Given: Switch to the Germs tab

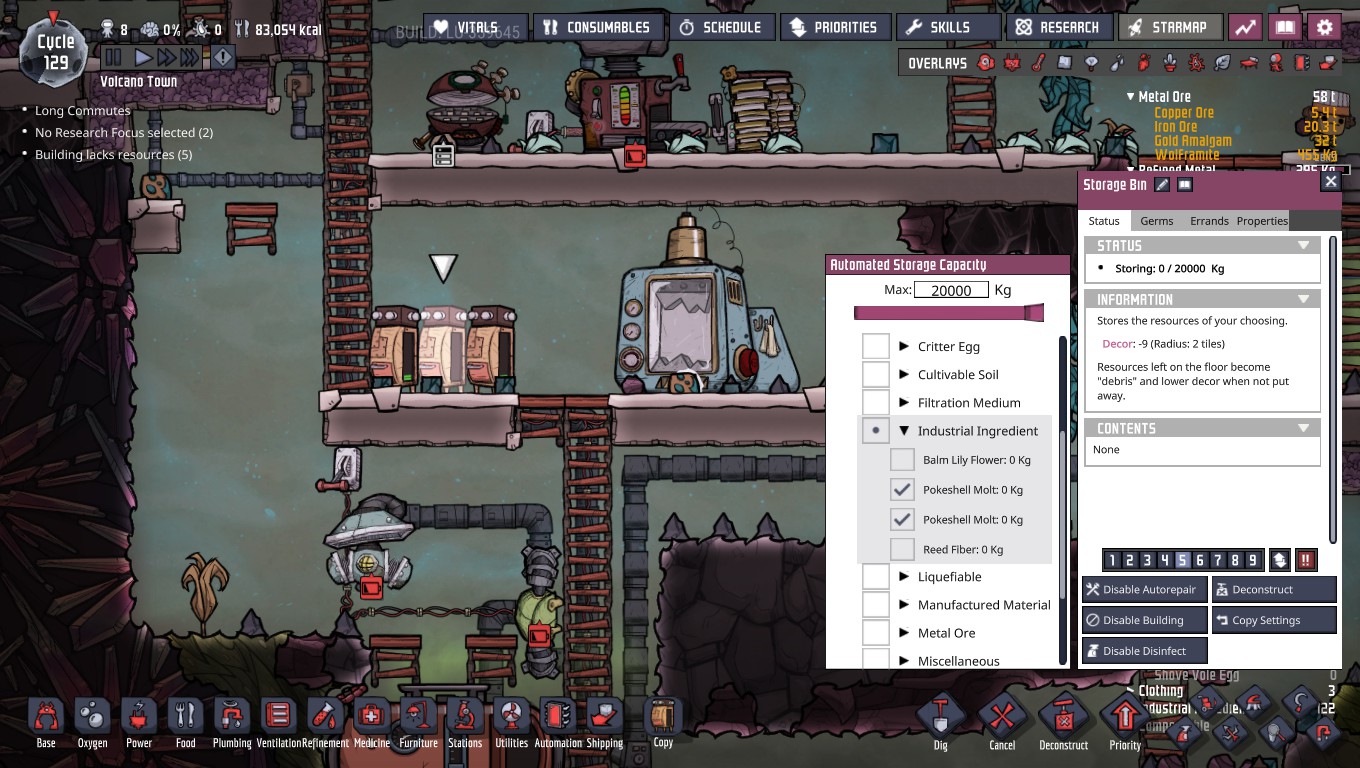Looking at the screenshot, I should (x=1156, y=220).
